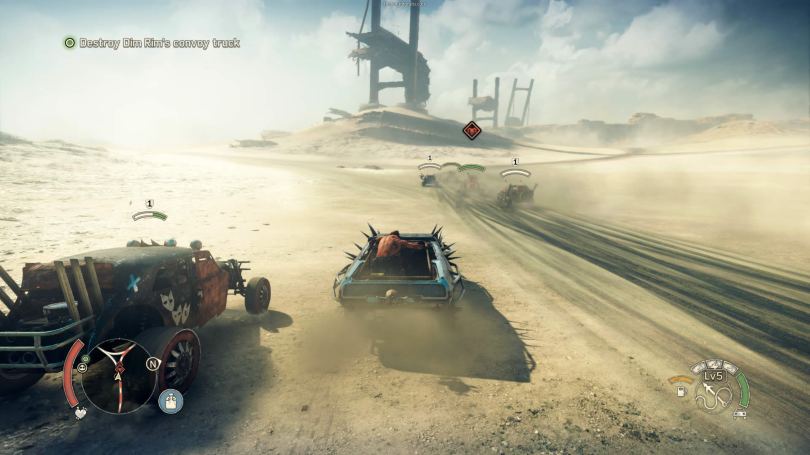The height and width of the screenshot is (455, 810).
Task: Click the circular minimap
Action: (118, 376)
